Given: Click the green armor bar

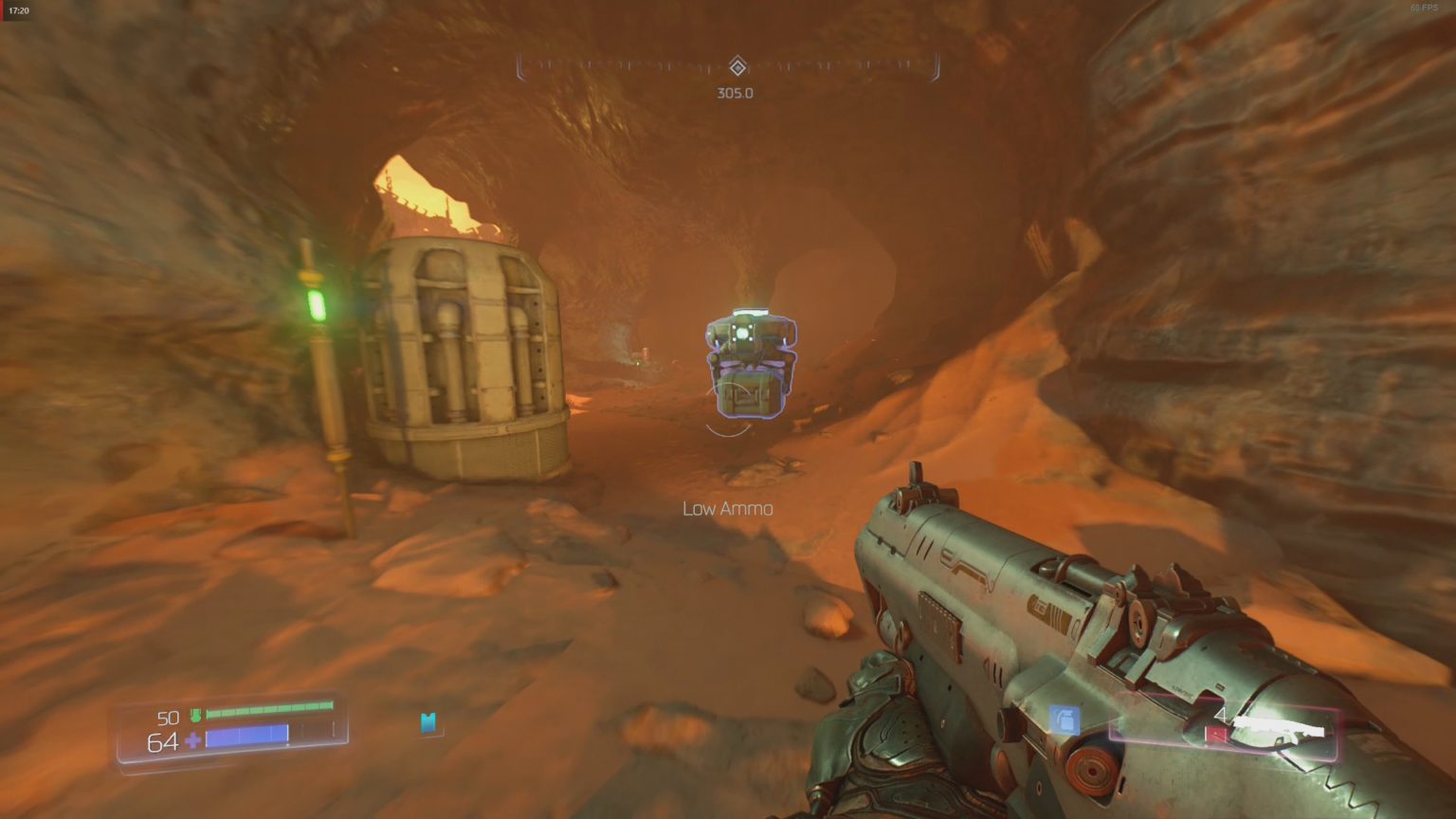Looking at the screenshot, I should pos(270,713).
